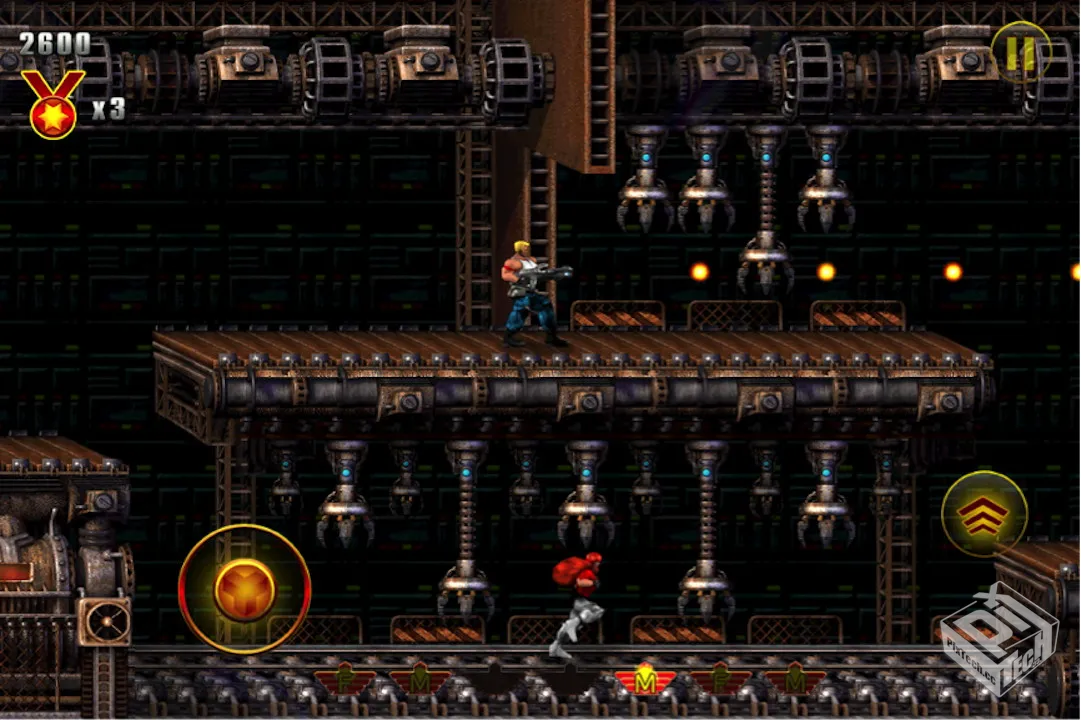Viewport: 1081px width, 720px height.
Task: Tap the jump button with upward chevrons
Action: (984, 514)
